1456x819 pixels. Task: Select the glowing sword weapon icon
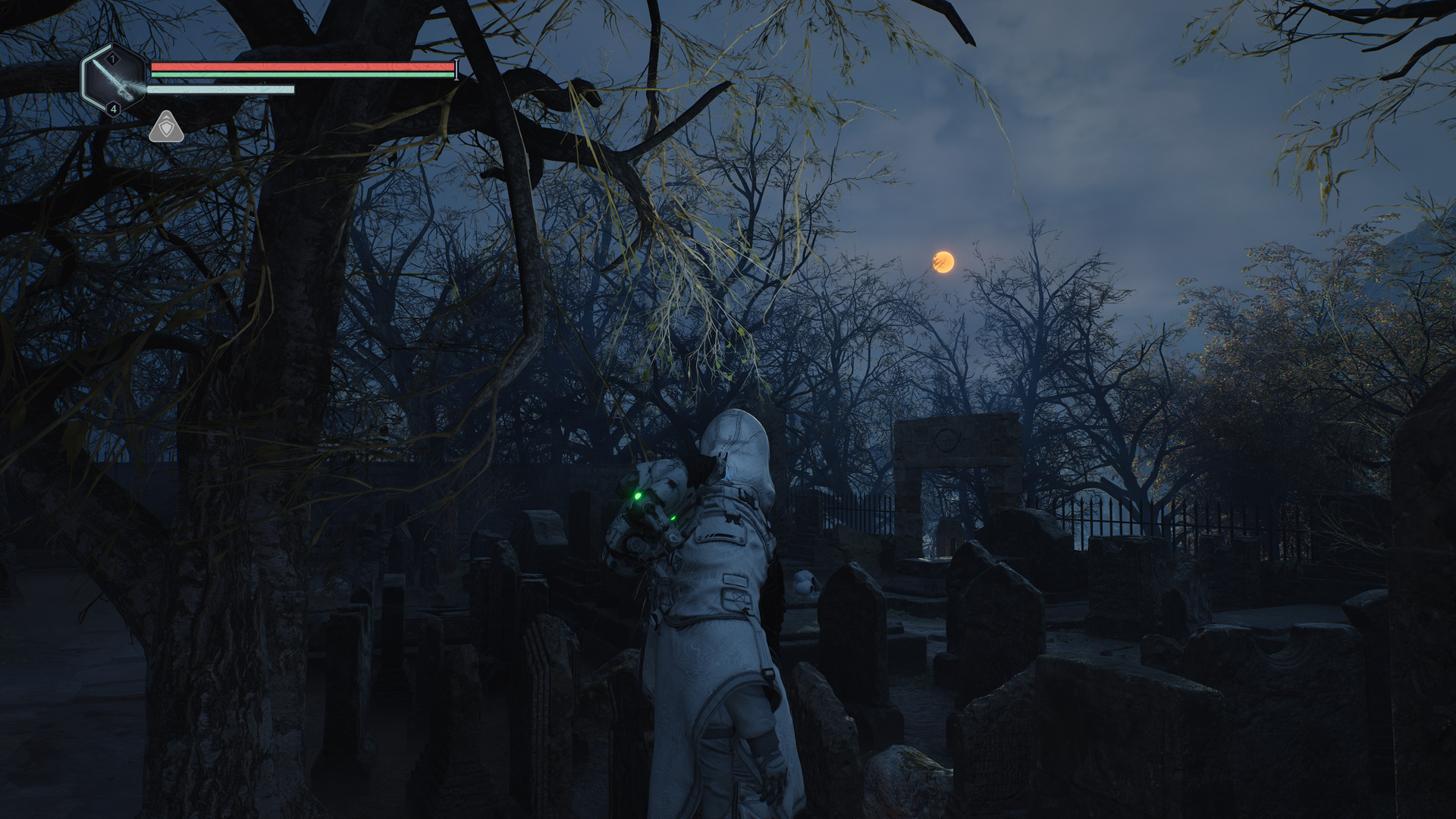point(115,80)
